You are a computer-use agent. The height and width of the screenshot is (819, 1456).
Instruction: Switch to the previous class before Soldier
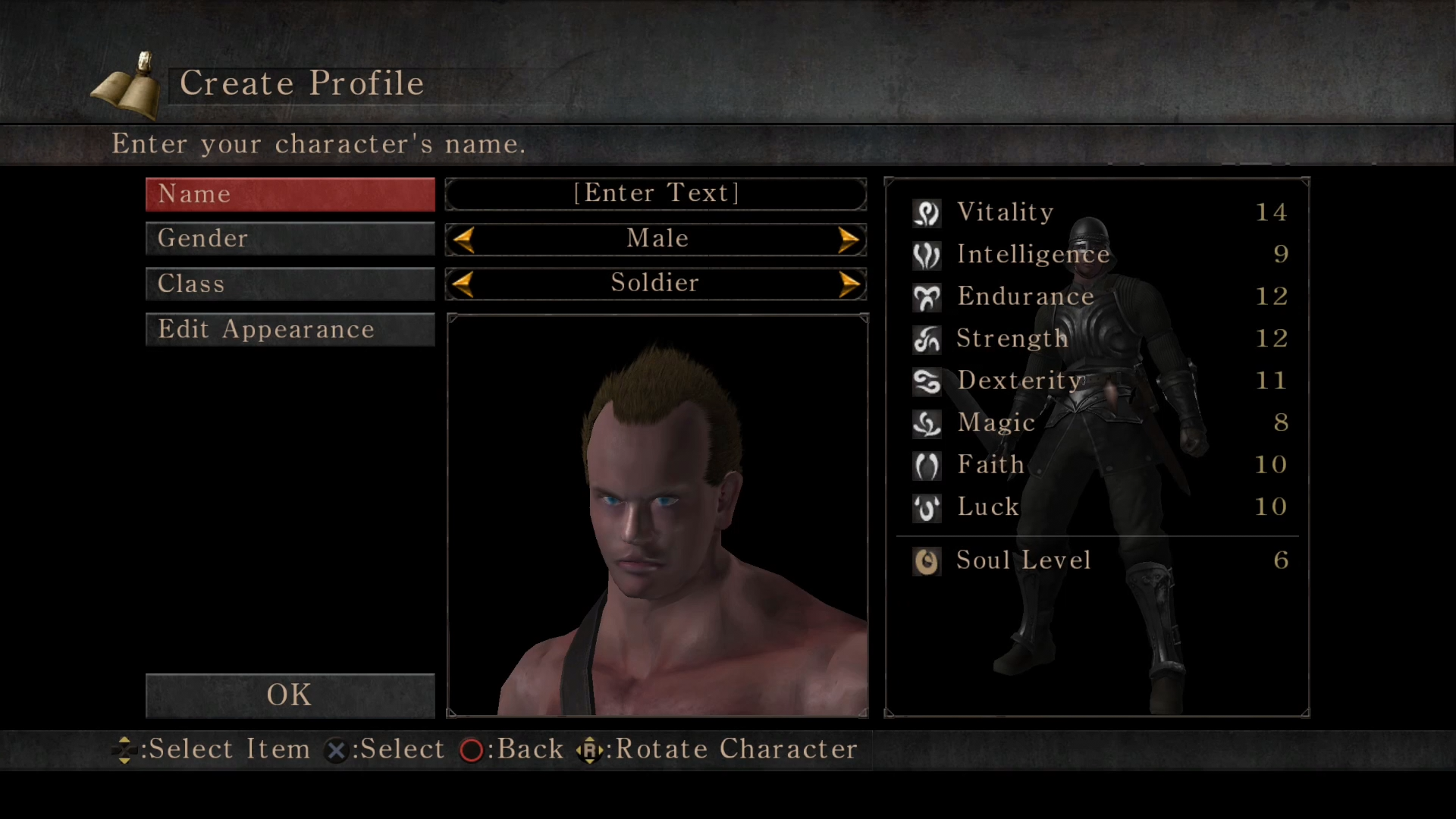point(463,284)
